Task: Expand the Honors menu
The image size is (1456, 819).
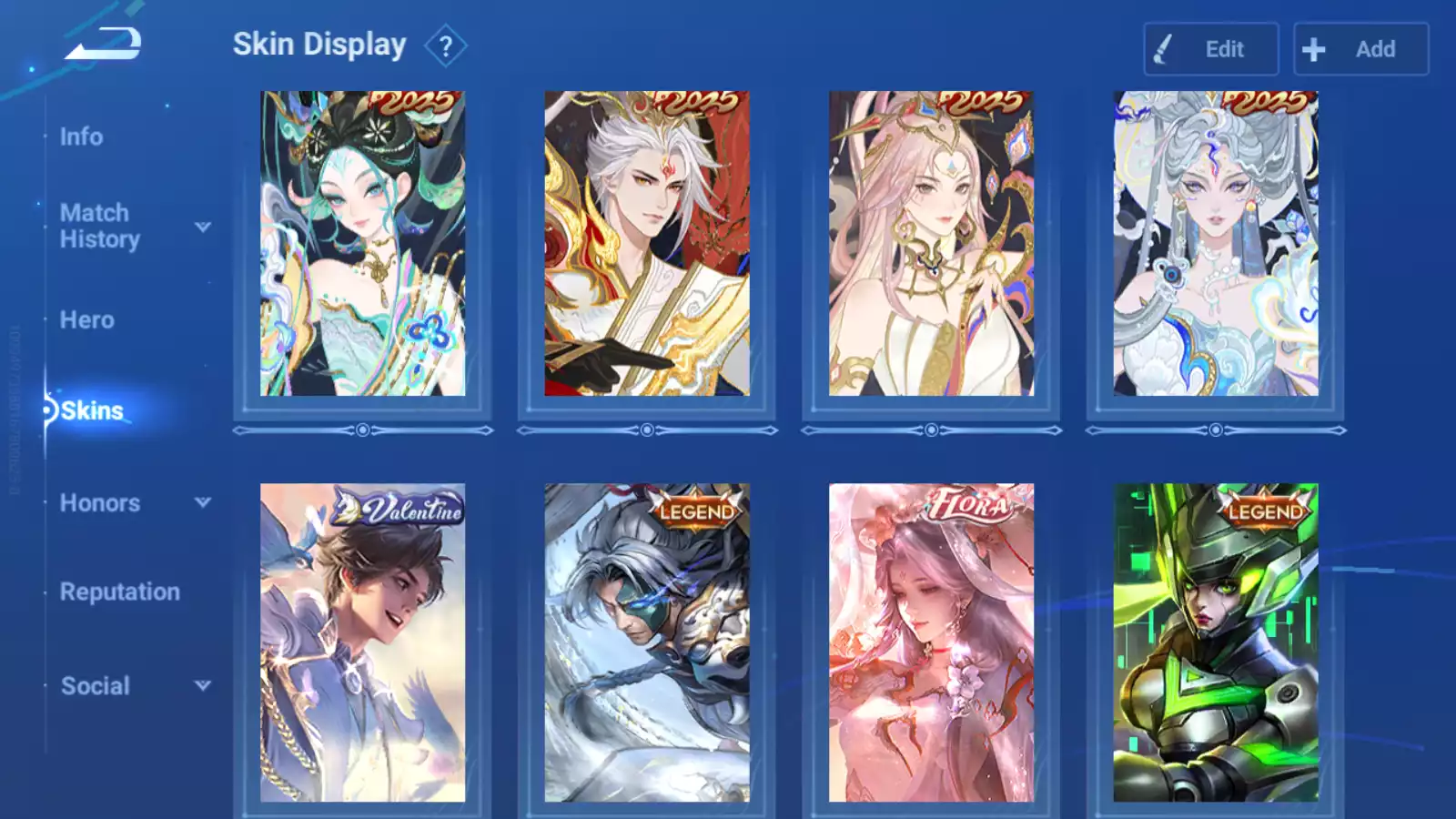Action: click(132, 502)
